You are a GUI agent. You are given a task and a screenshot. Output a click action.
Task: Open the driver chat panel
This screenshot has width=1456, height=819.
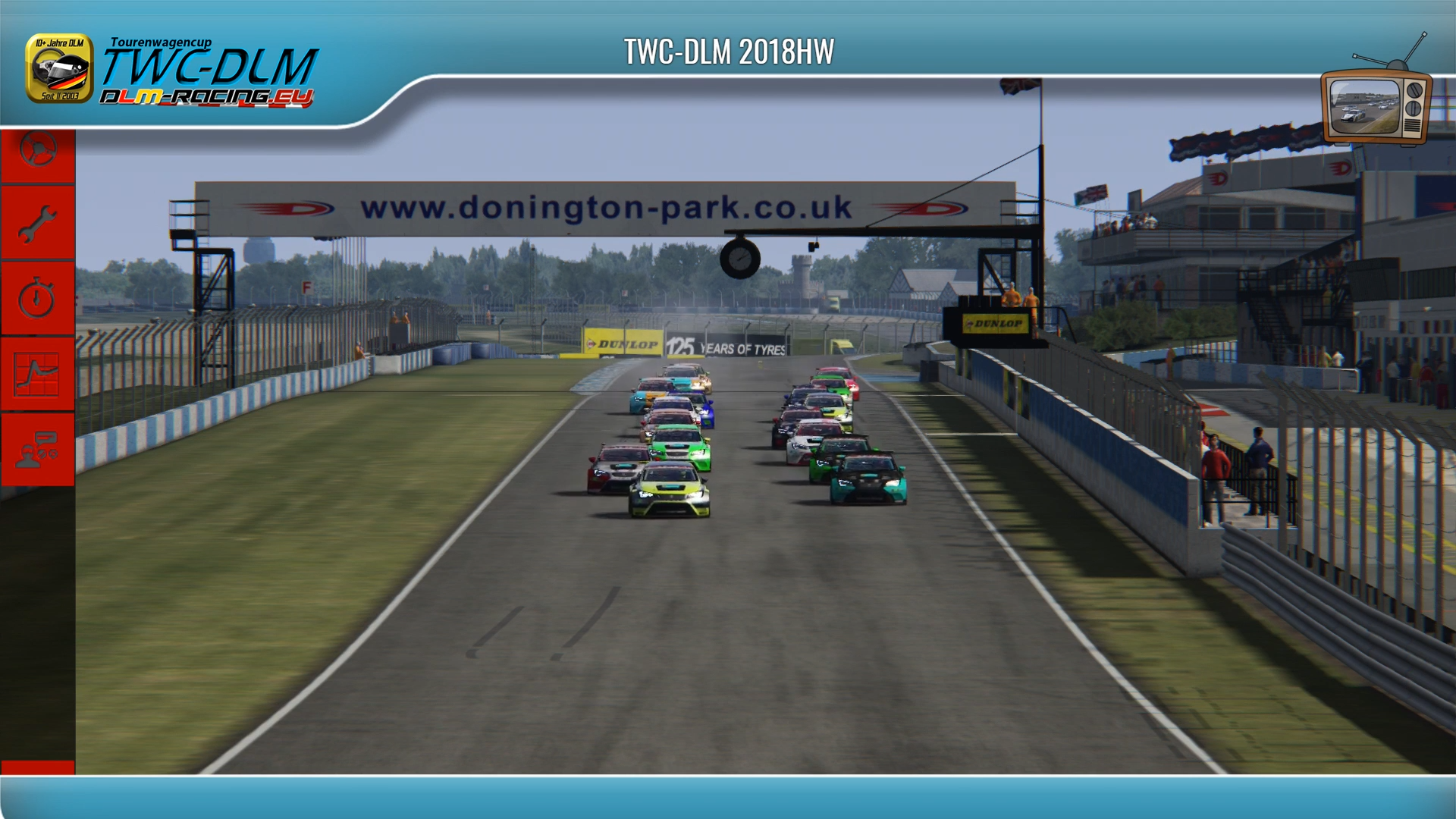[37, 449]
